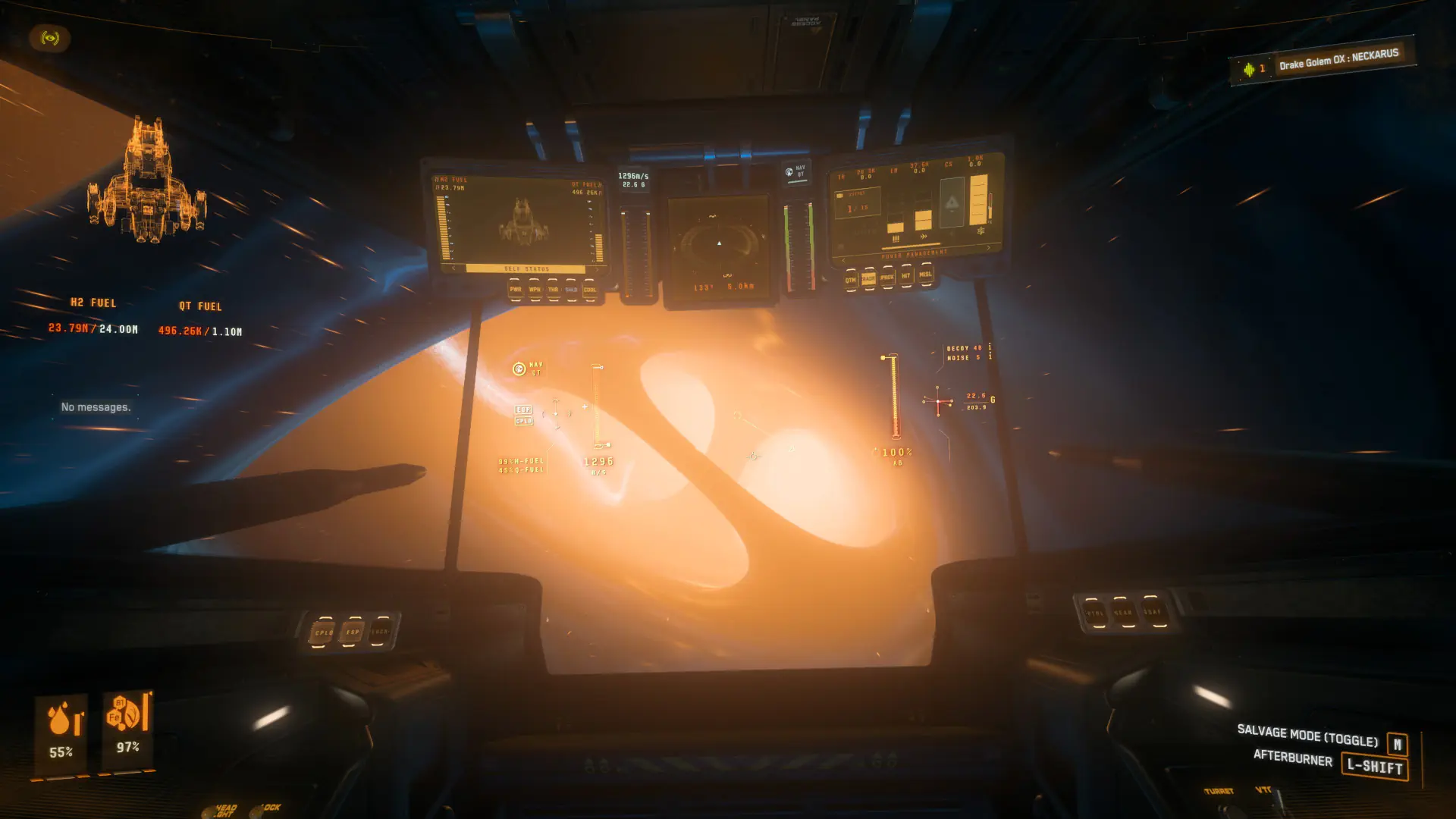Select the PWR icon on the Self Status display

(516, 290)
